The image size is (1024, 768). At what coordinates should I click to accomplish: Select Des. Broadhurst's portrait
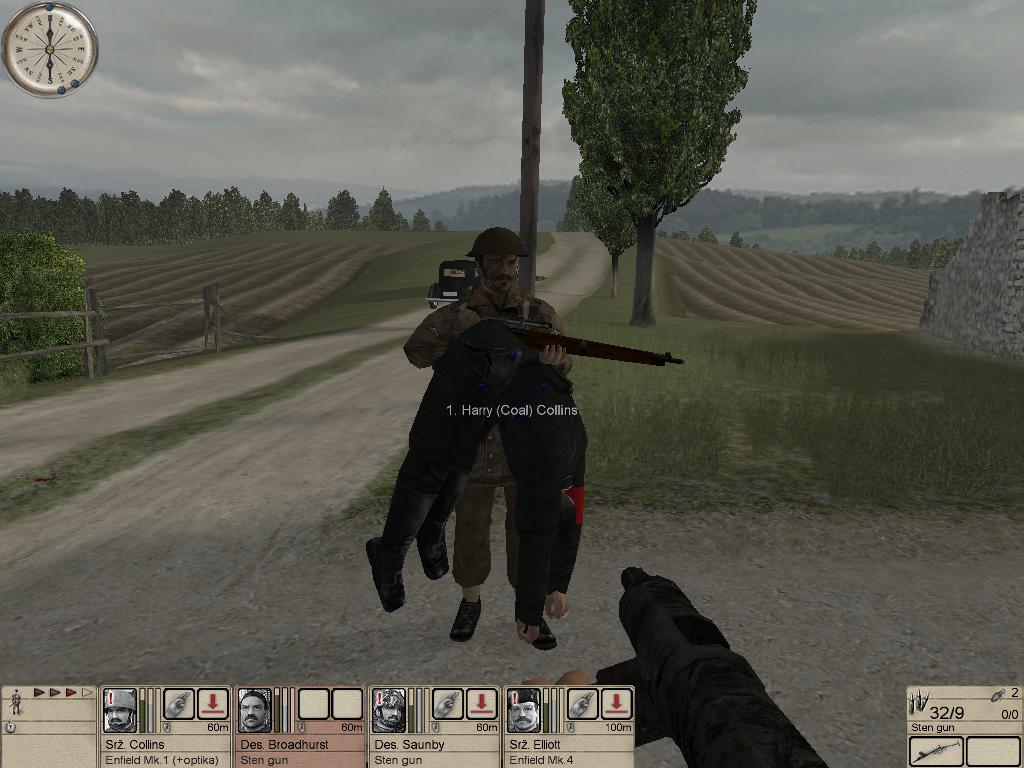pyautogui.click(x=255, y=710)
